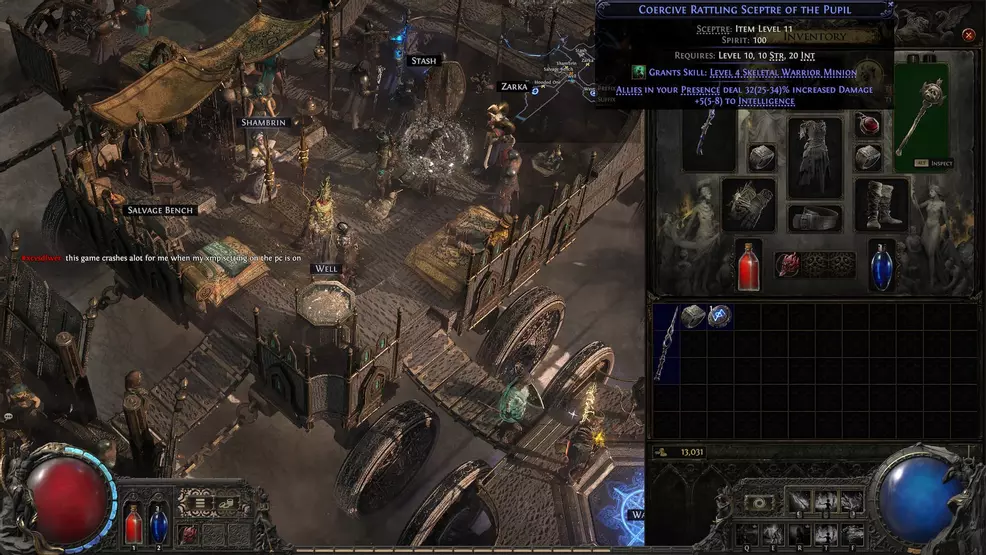Use the red life flask on the HUD
The width and height of the screenshot is (986, 555).
133,524
